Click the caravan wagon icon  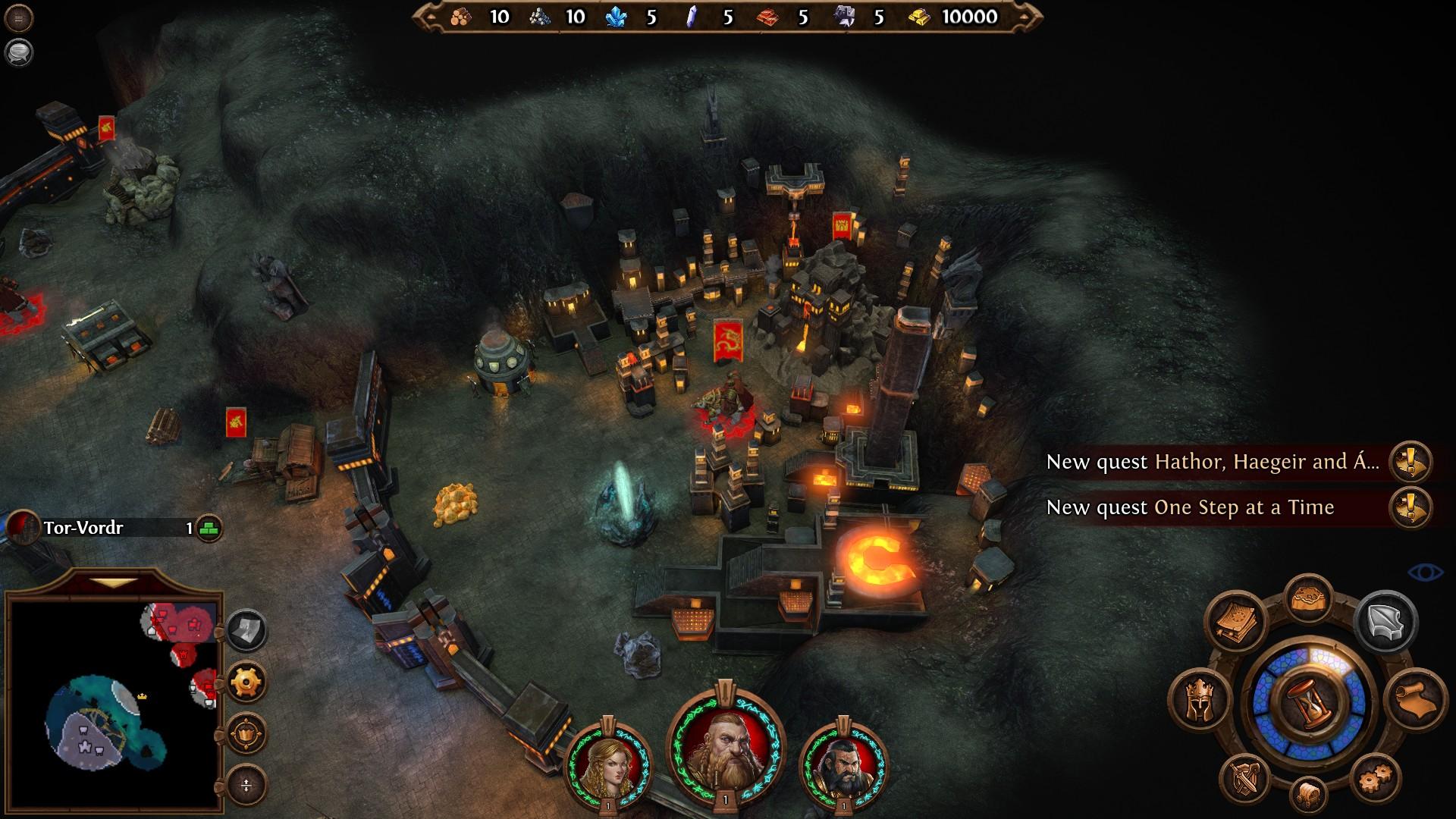(x=1309, y=795)
